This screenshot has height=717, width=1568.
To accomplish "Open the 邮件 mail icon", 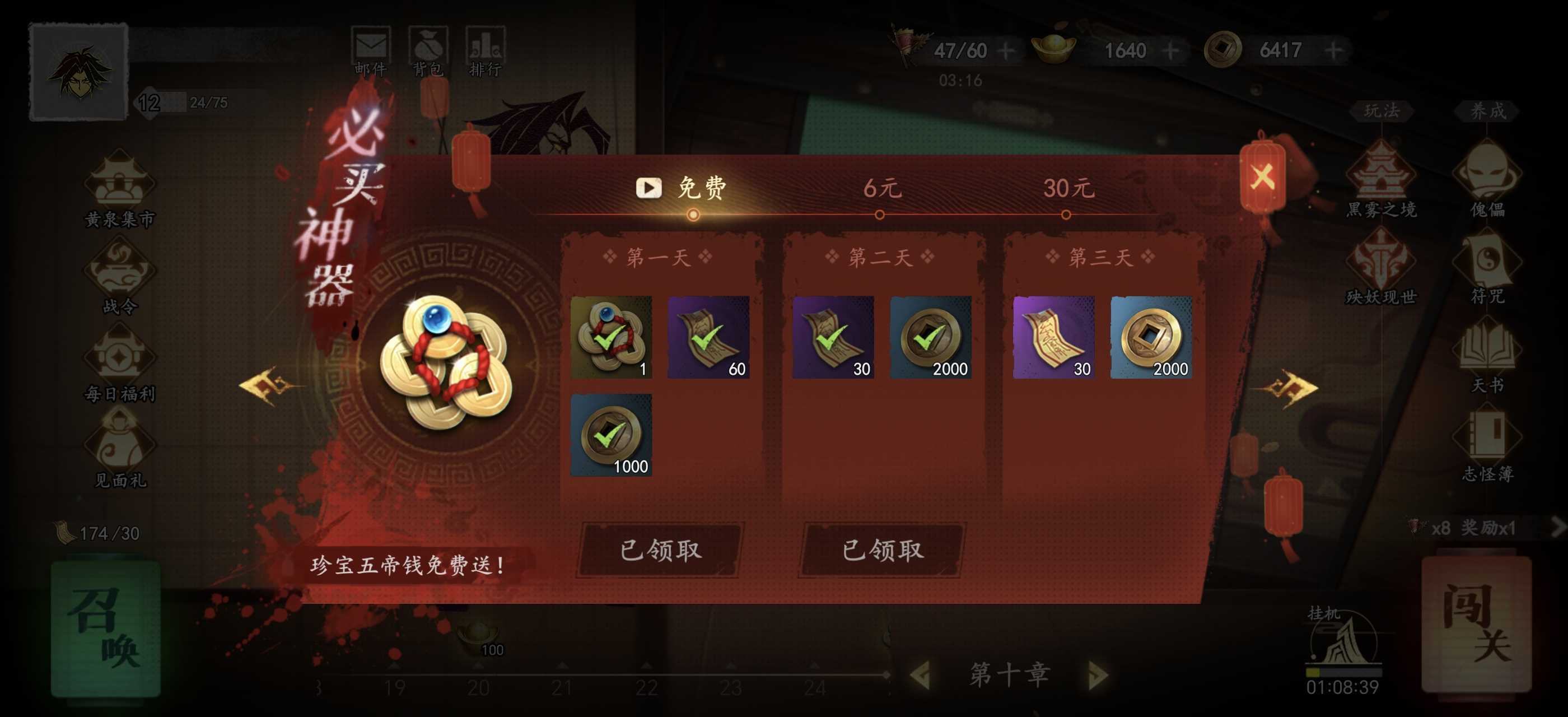I will (372, 45).
